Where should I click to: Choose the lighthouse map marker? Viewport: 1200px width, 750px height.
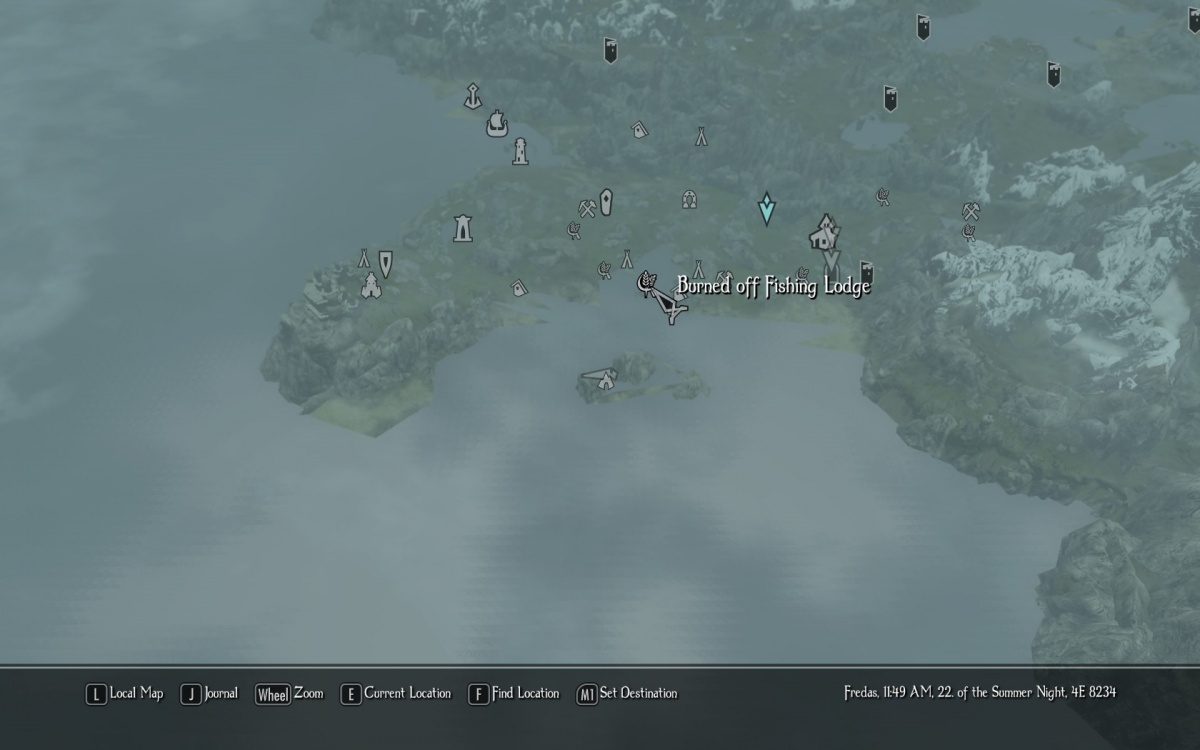coord(519,151)
